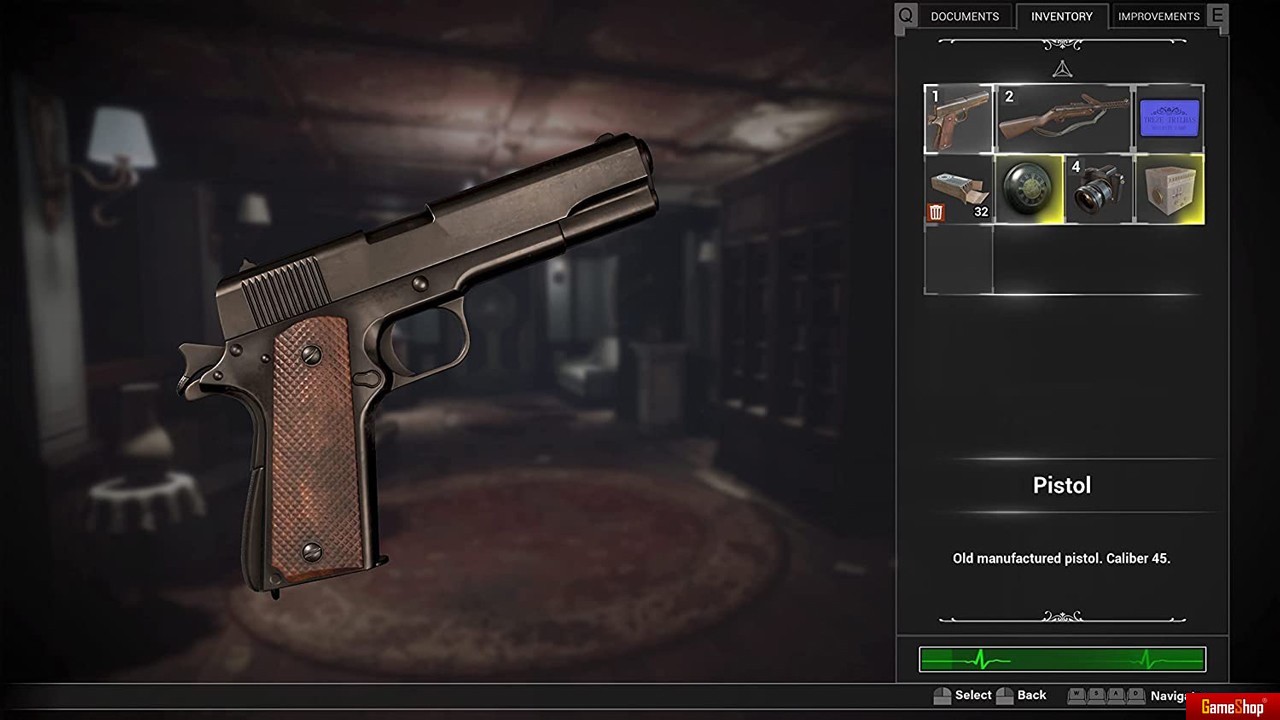
Task: Open the Inventory tab
Action: [1061, 16]
